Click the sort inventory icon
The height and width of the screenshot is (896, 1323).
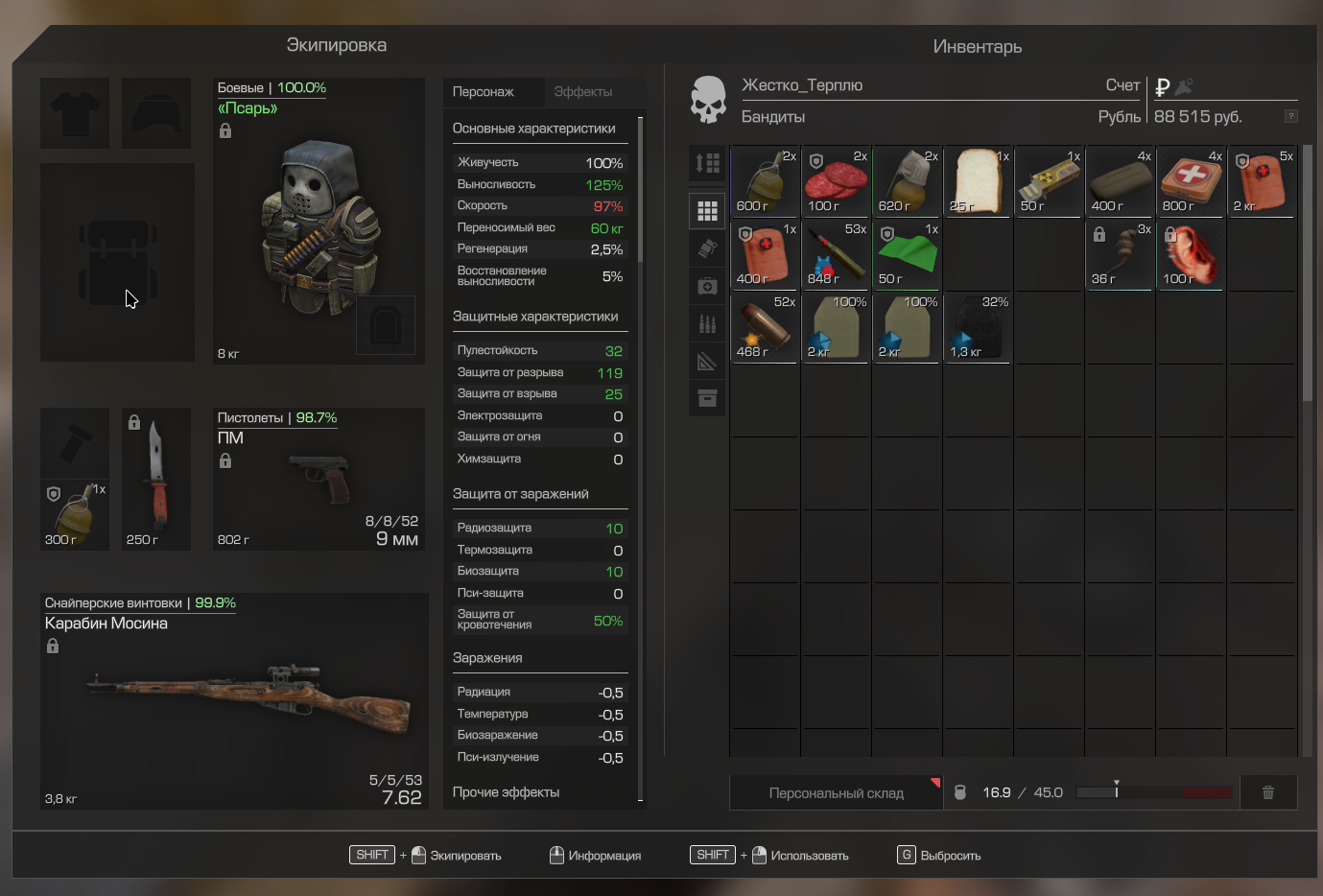click(x=707, y=164)
